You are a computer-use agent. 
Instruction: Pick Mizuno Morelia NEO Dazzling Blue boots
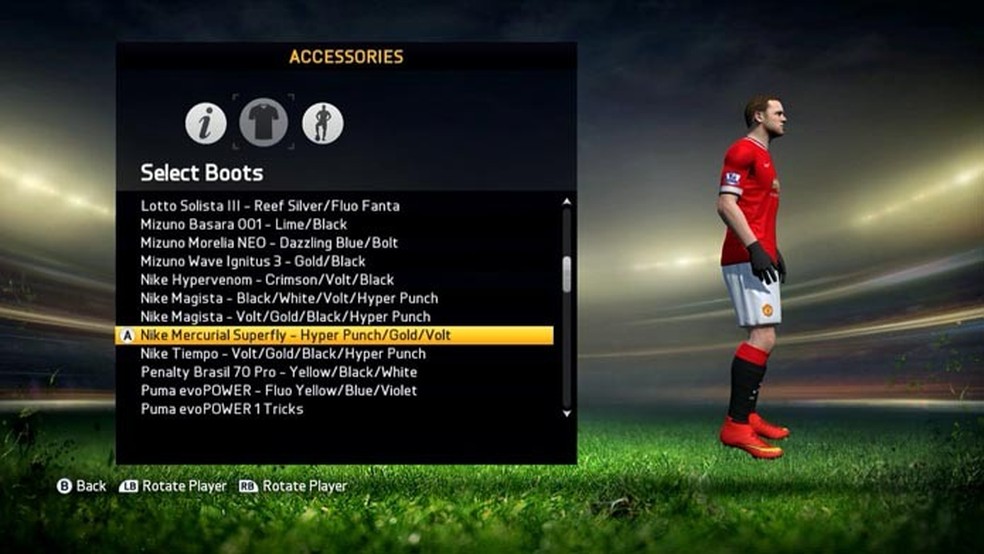[x=270, y=243]
